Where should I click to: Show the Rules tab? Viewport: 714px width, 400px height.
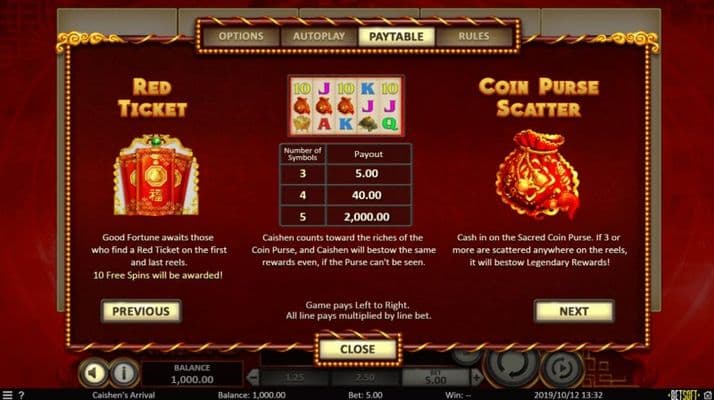pyautogui.click(x=473, y=36)
